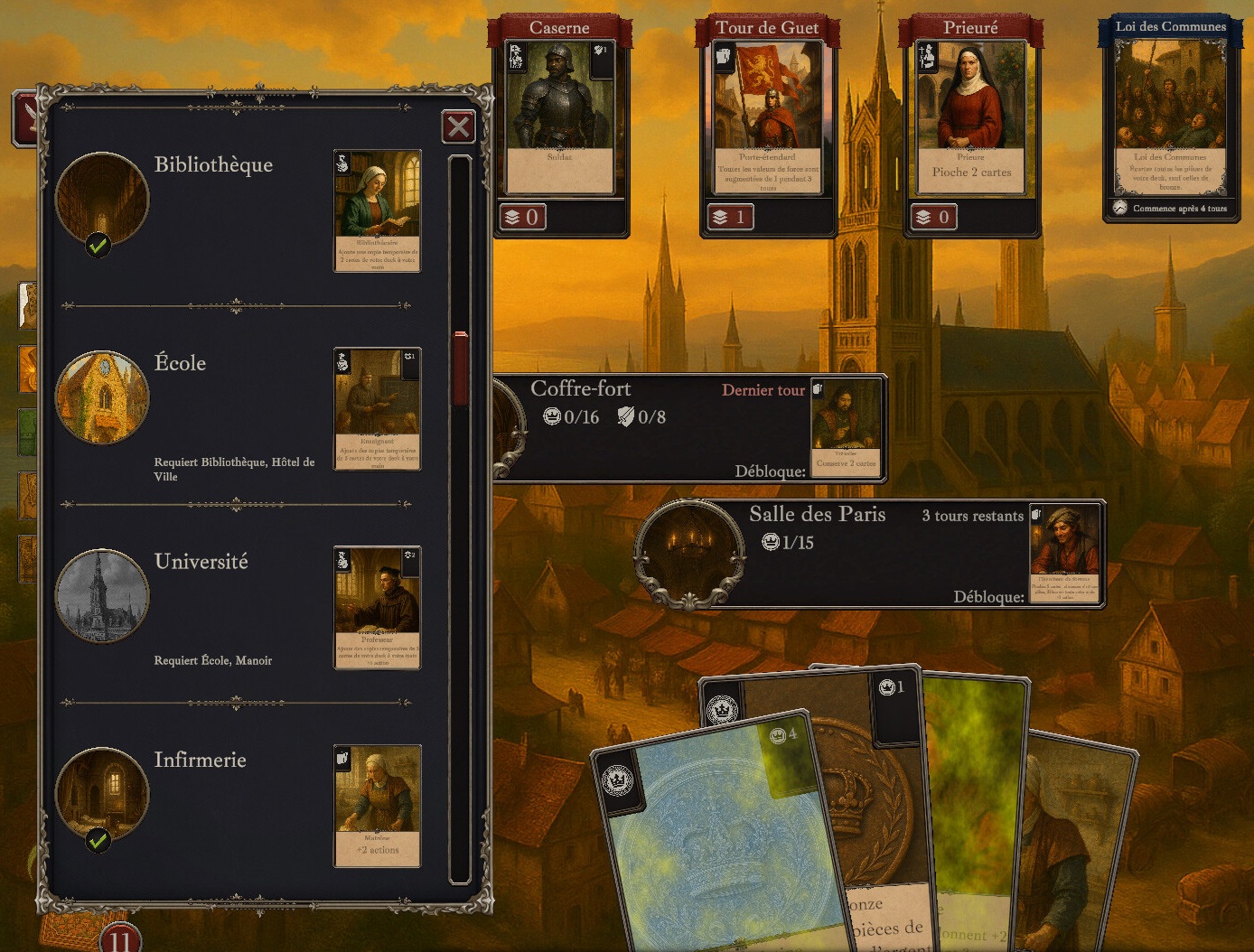
Task: Choose the École building portrait
Action: 102,397
